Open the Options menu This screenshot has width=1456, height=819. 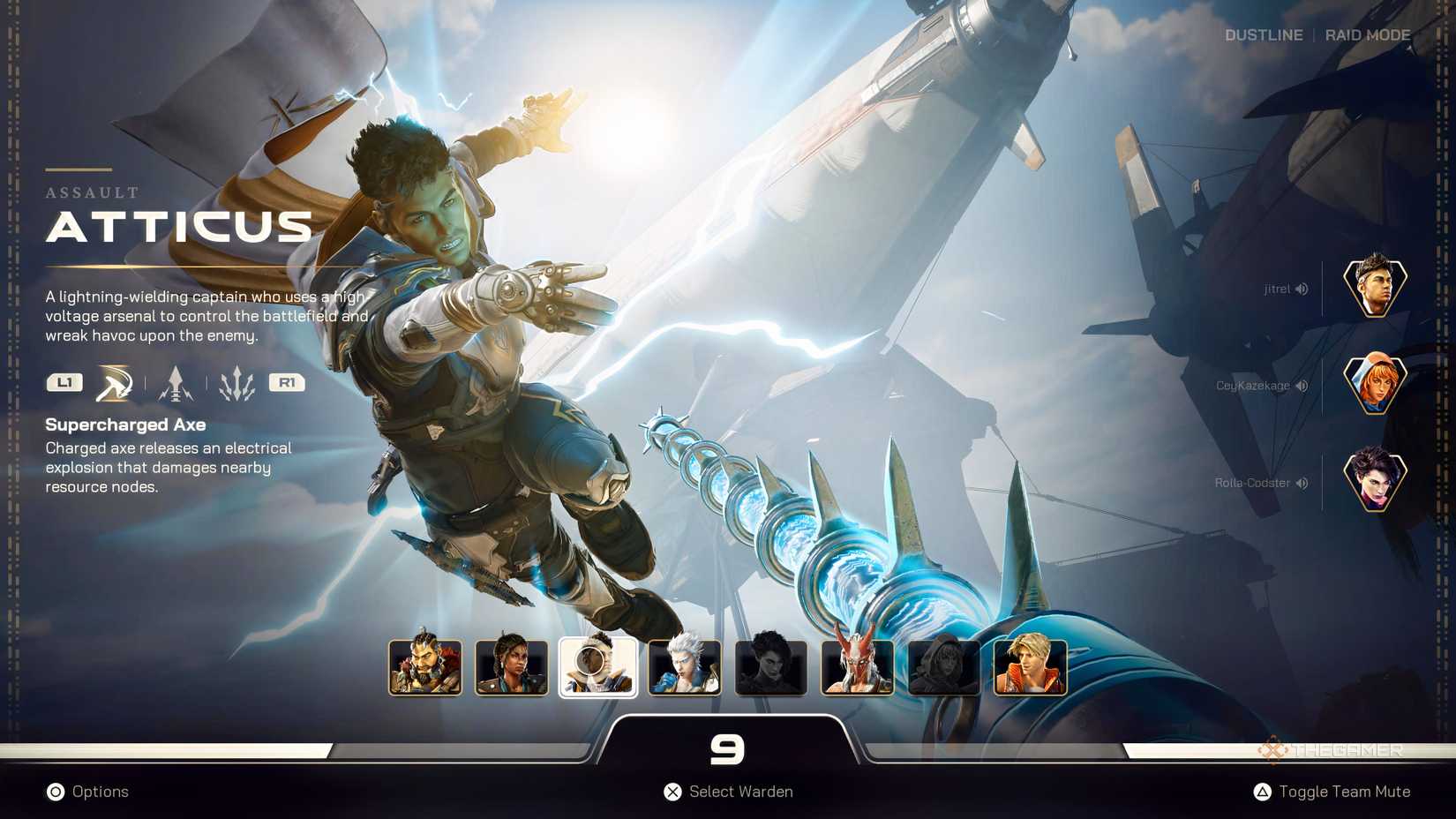[x=88, y=792]
